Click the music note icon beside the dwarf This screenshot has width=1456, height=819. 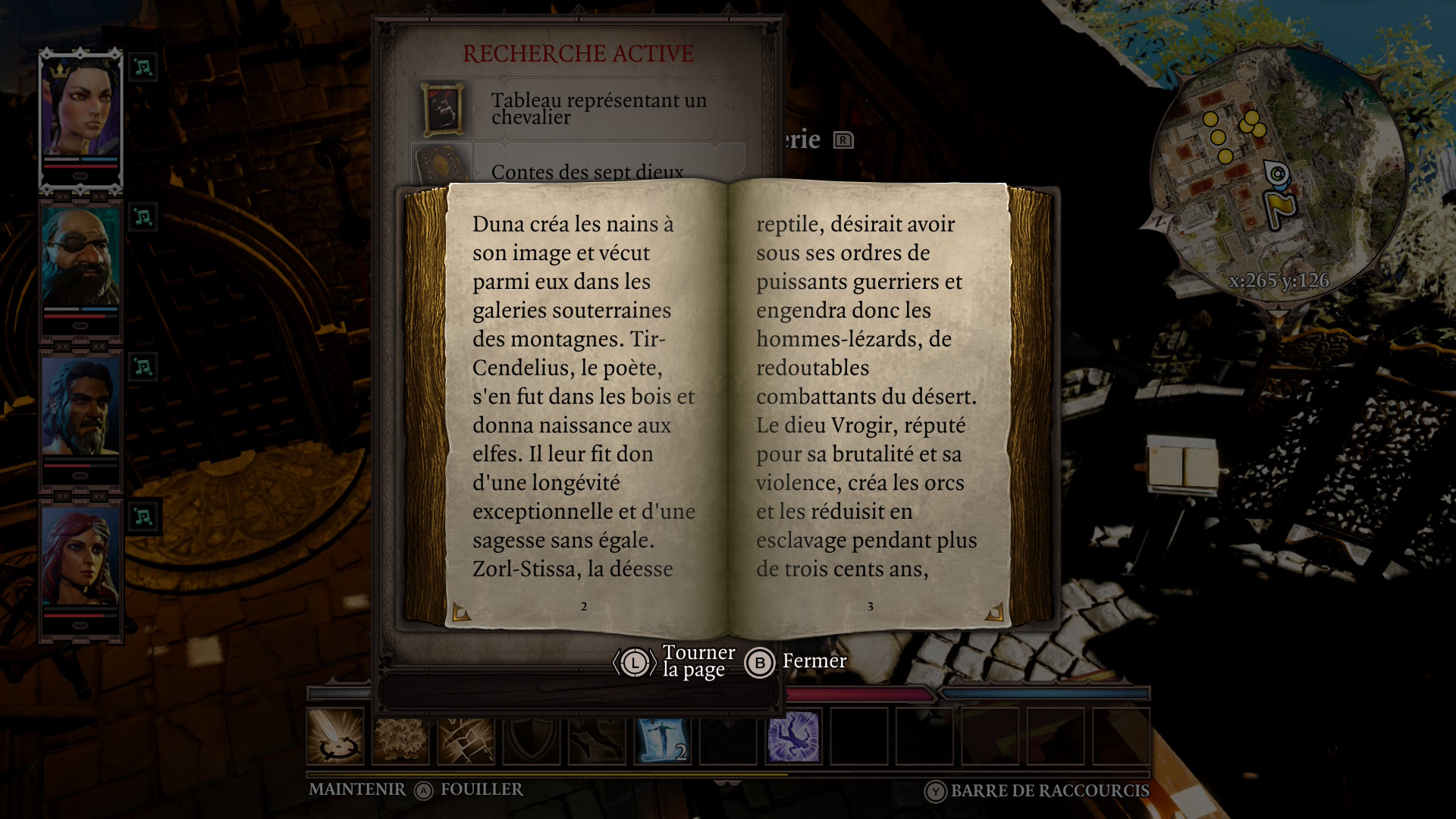click(143, 218)
